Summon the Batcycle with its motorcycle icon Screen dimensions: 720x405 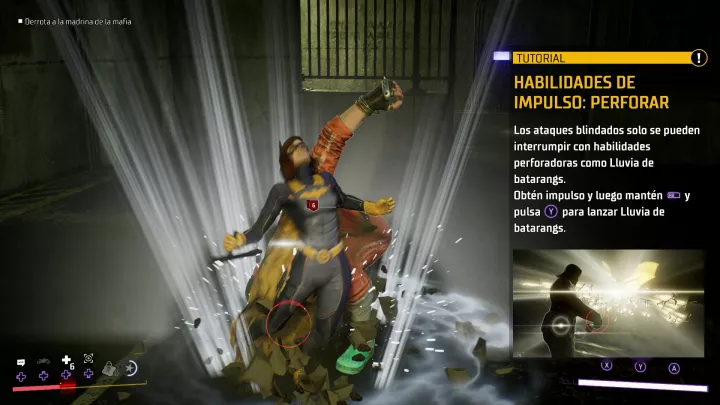click(43, 361)
